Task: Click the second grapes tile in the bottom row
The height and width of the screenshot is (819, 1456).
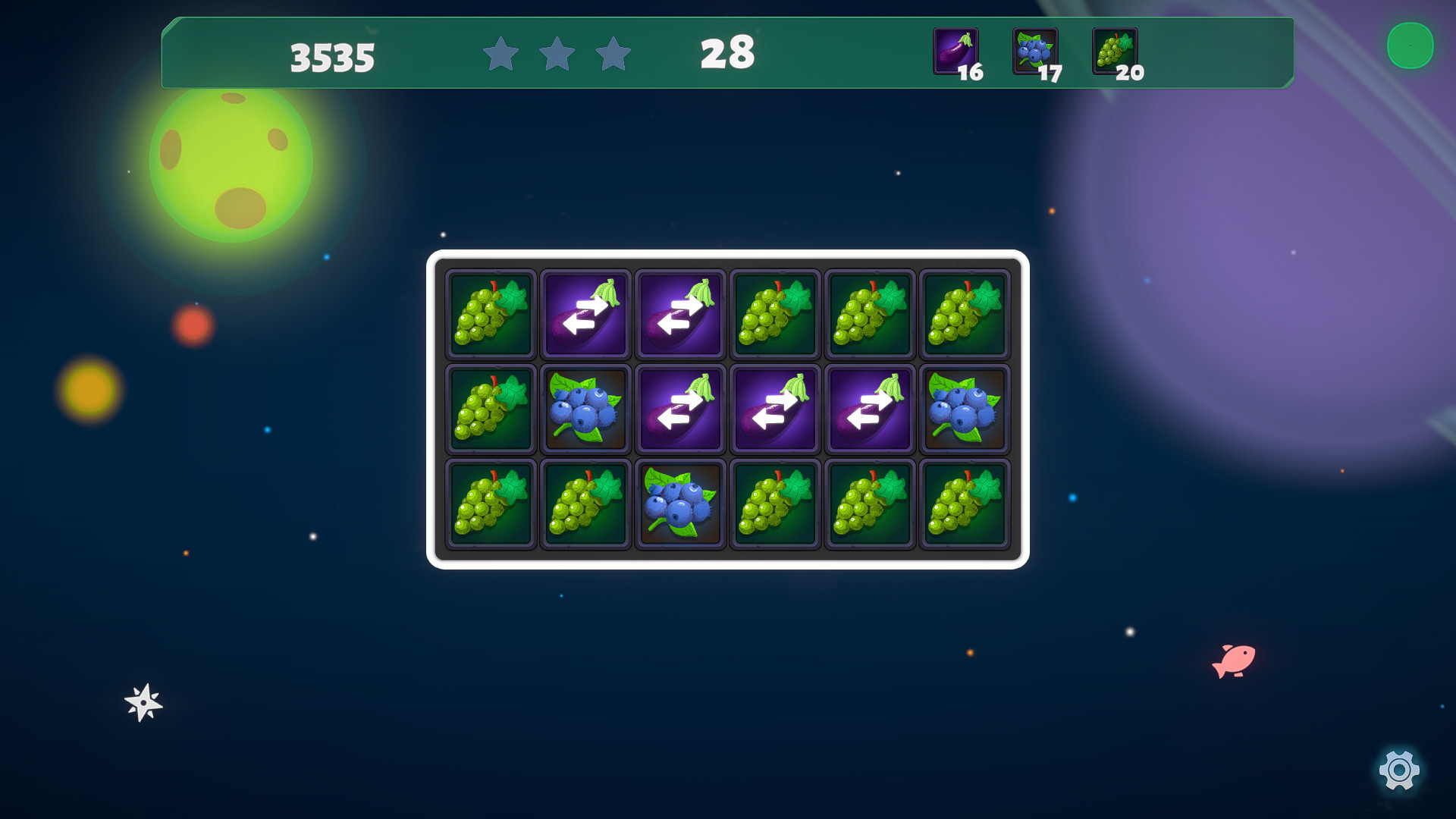Action: click(585, 503)
